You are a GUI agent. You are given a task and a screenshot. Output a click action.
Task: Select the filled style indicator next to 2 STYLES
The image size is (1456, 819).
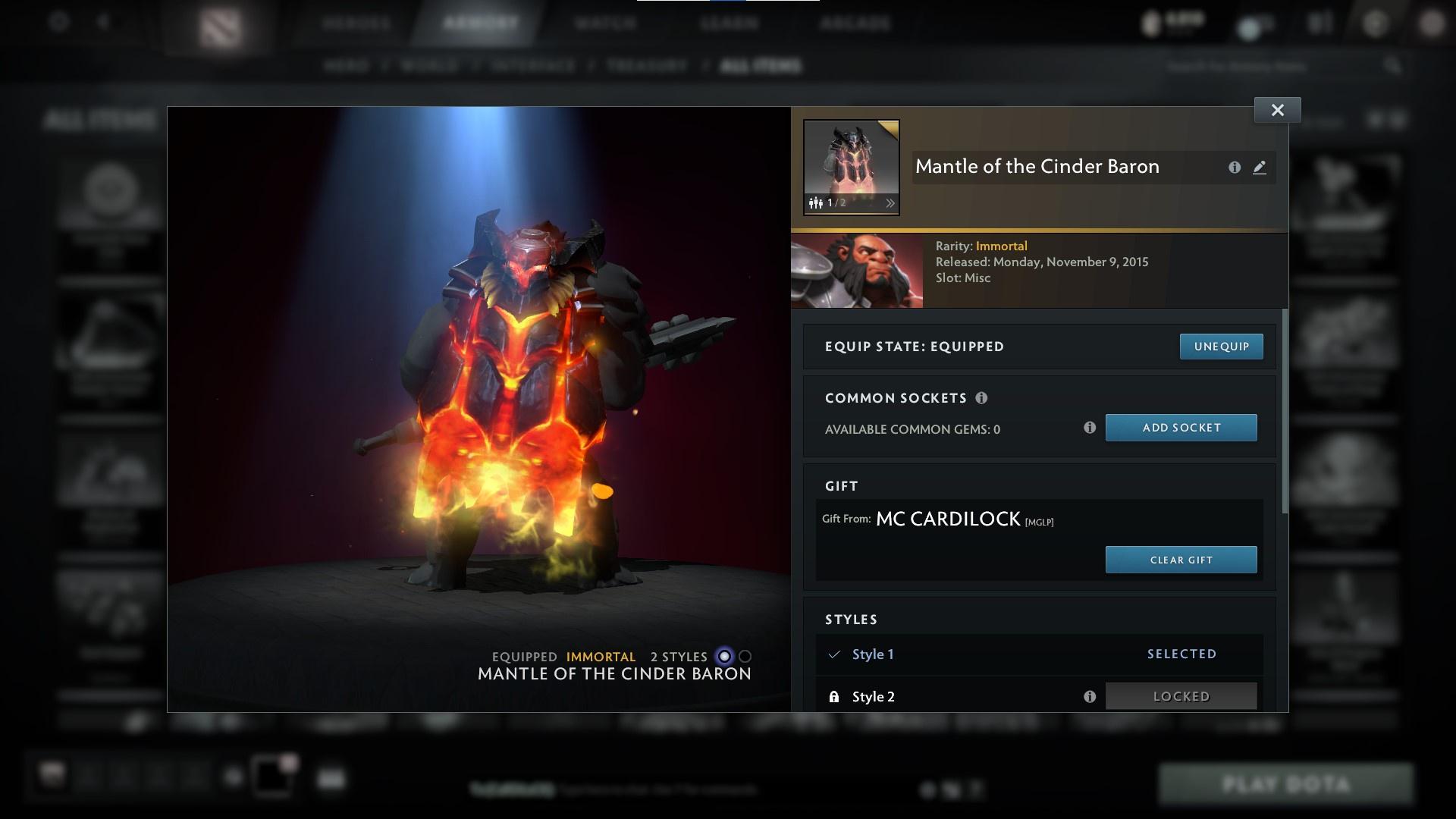(723, 657)
